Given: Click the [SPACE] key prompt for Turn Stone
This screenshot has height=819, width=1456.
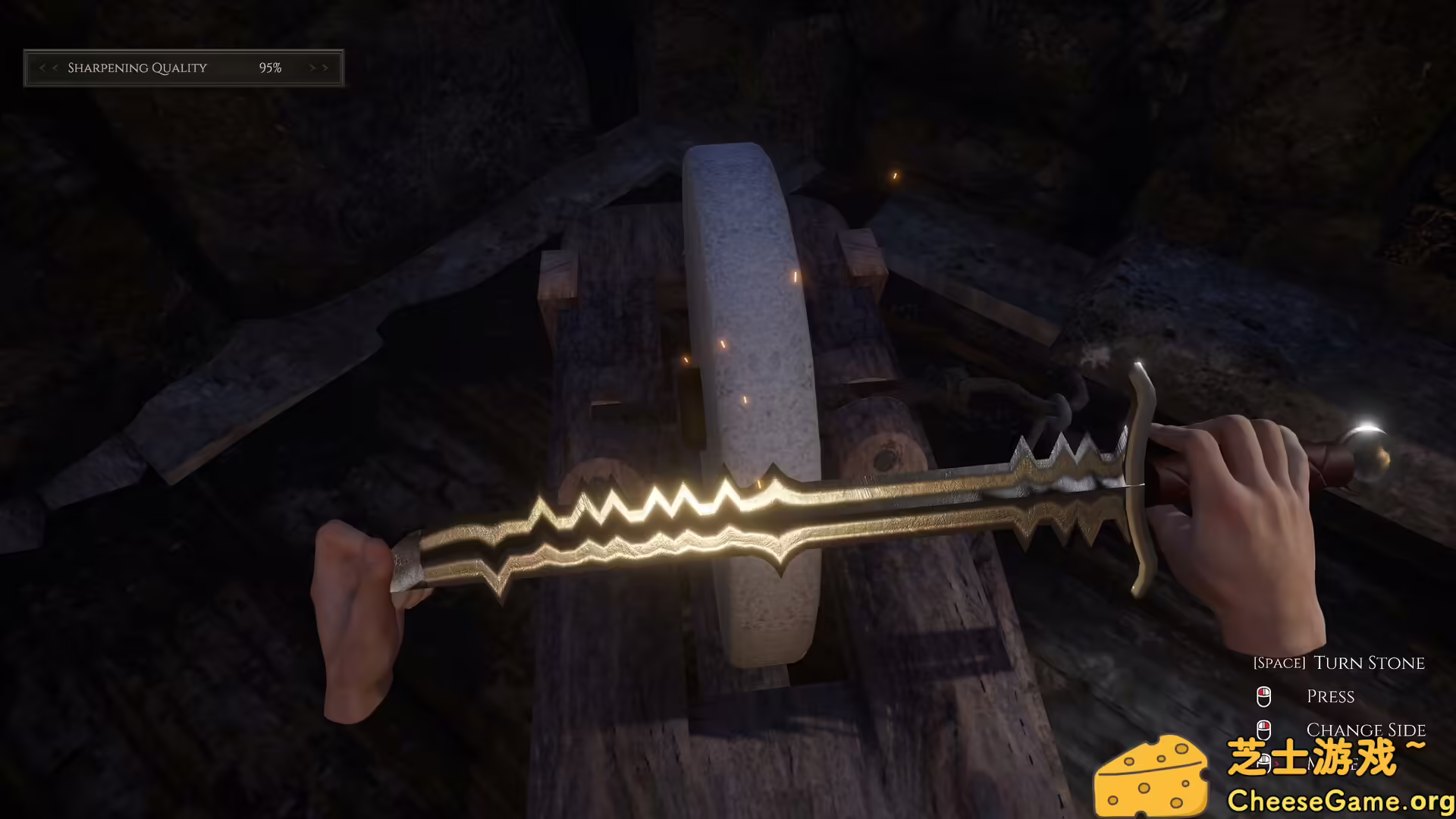Looking at the screenshot, I should (1279, 663).
